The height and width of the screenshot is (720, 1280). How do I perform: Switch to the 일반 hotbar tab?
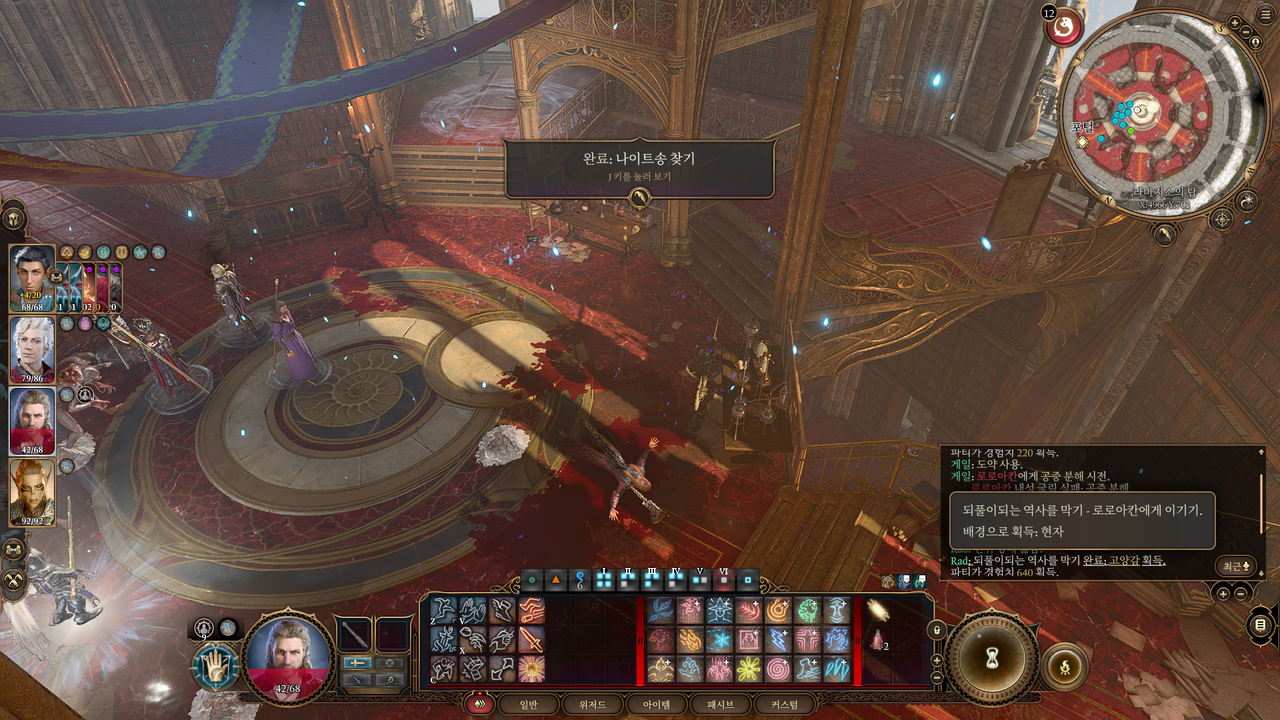point(526,704)
